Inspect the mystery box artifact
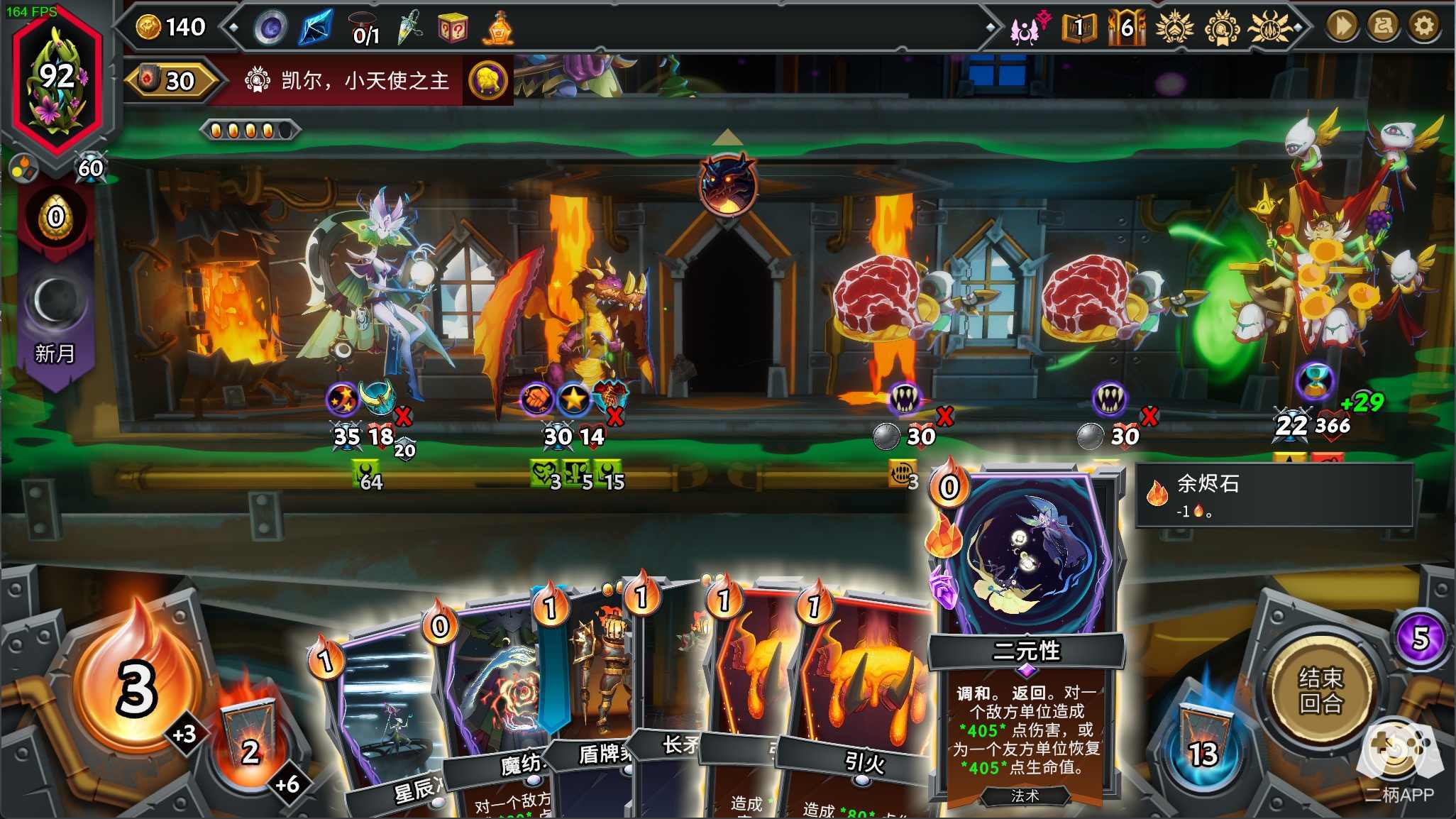The height and width of the screenshot is (819, 1456). (453, 28)
